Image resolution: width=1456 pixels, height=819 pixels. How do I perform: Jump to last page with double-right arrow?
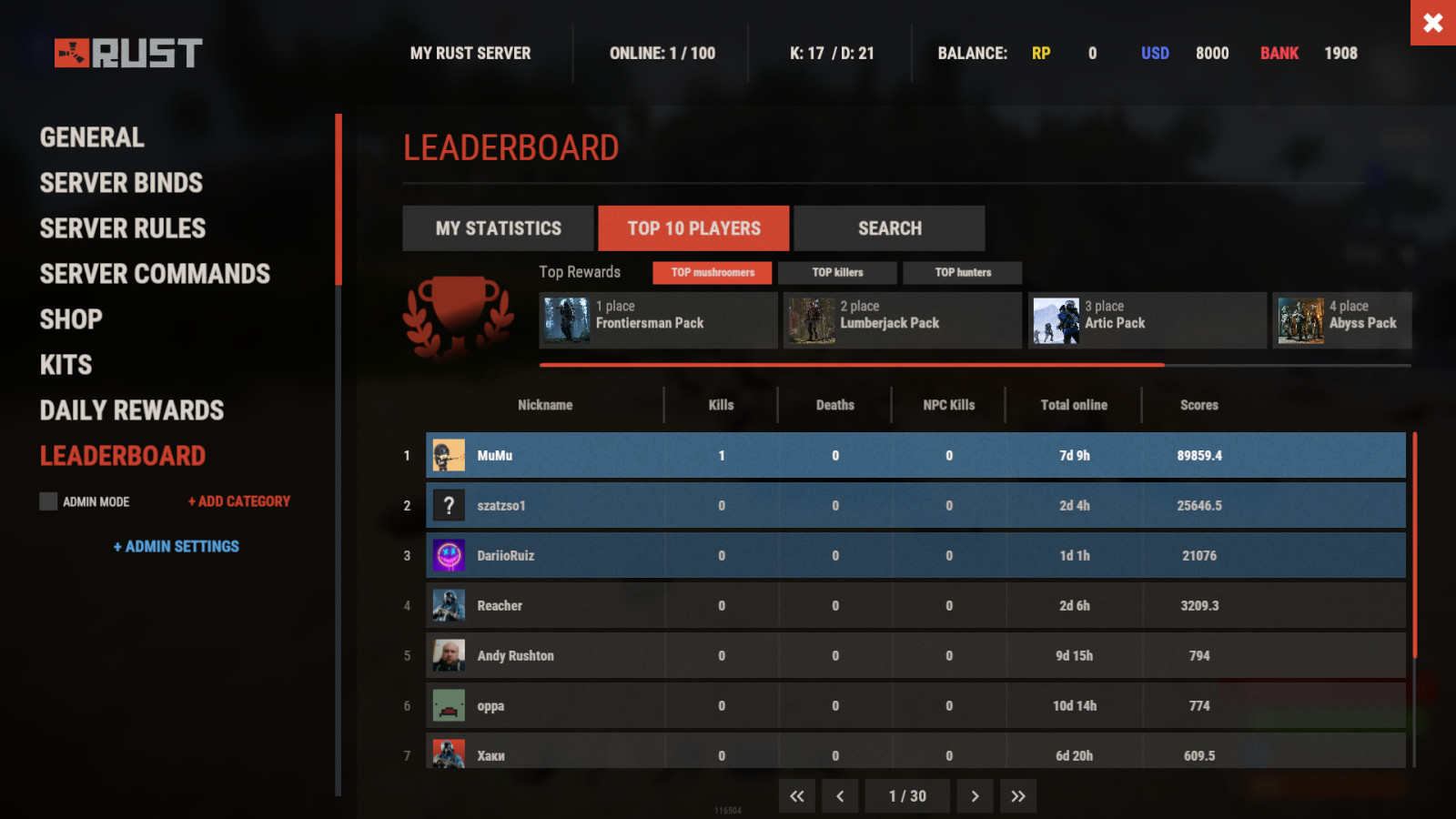click(x=1018, y=795)
